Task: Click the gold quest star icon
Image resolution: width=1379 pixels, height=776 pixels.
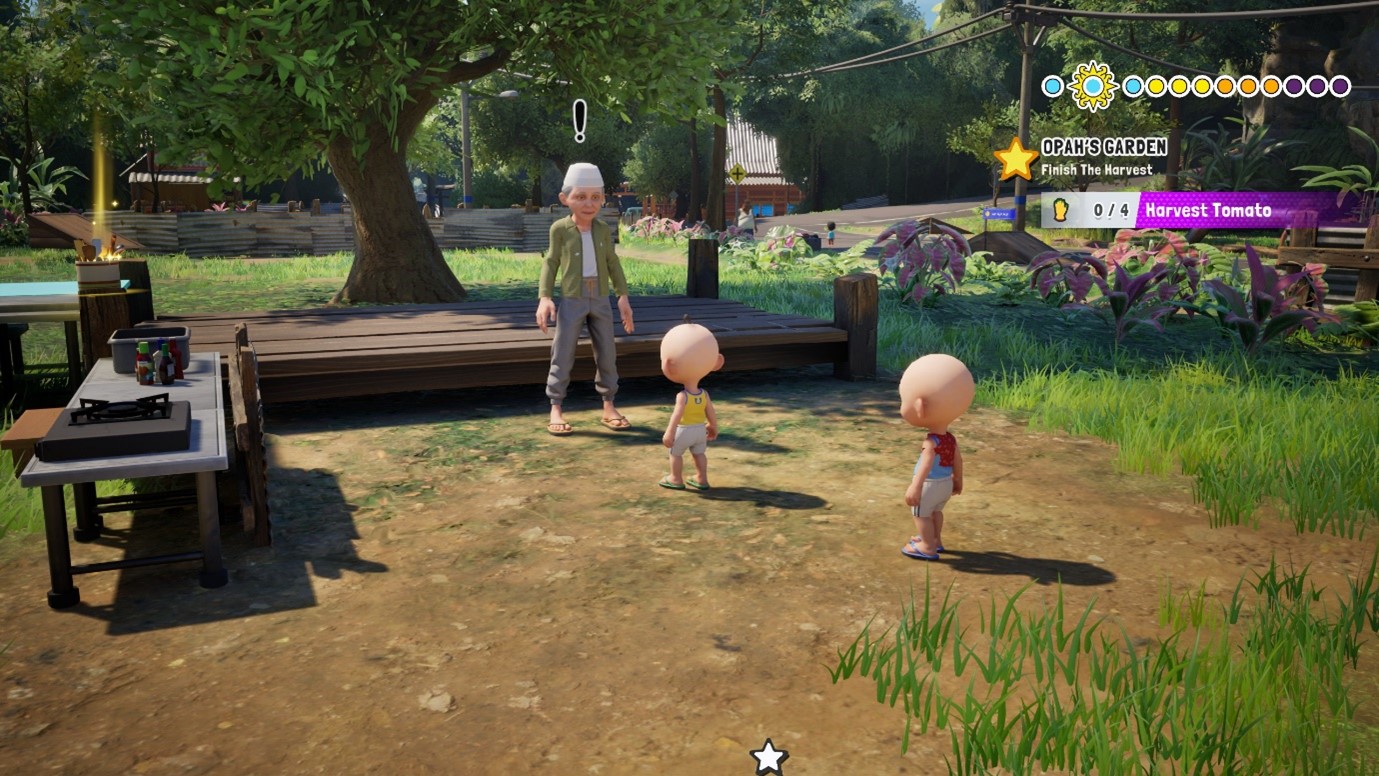Action: click(x=1015, y=159)
